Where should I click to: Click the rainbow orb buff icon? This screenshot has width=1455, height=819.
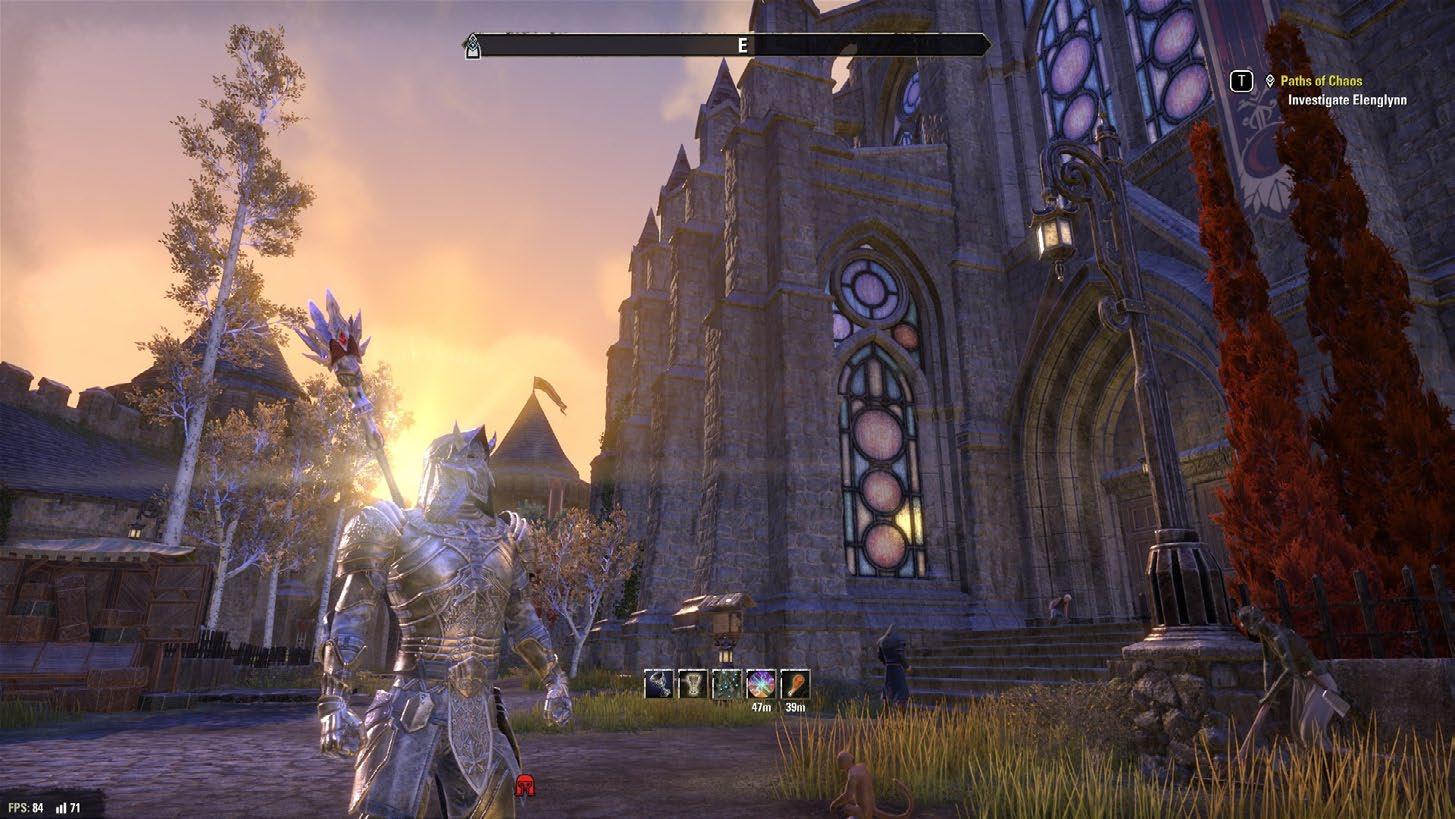pyautogui.click(x=761, y=684)
